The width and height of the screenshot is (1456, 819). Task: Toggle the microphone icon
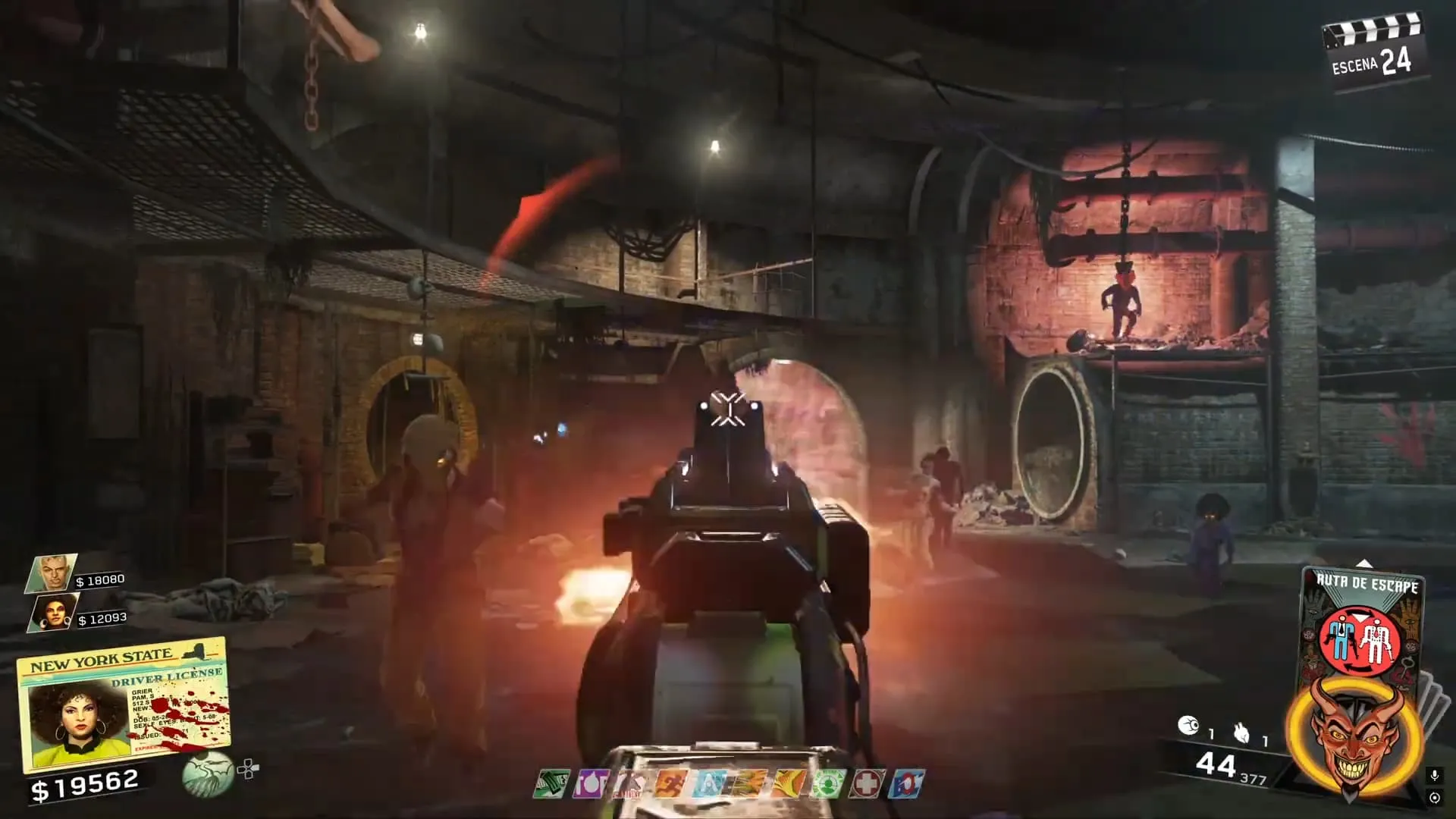[1434, 776]
